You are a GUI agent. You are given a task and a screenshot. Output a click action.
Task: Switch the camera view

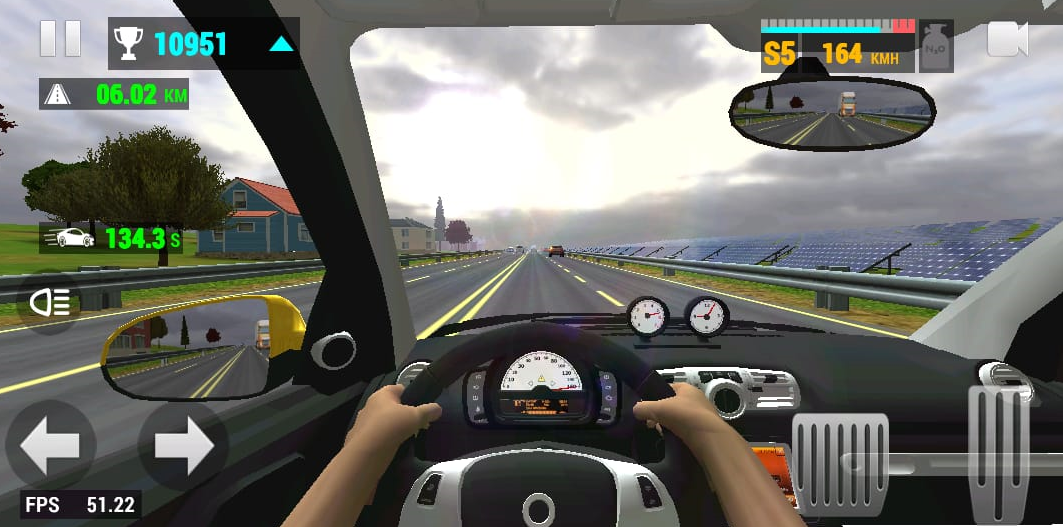pyautogui.click(x=1007, y=40)
